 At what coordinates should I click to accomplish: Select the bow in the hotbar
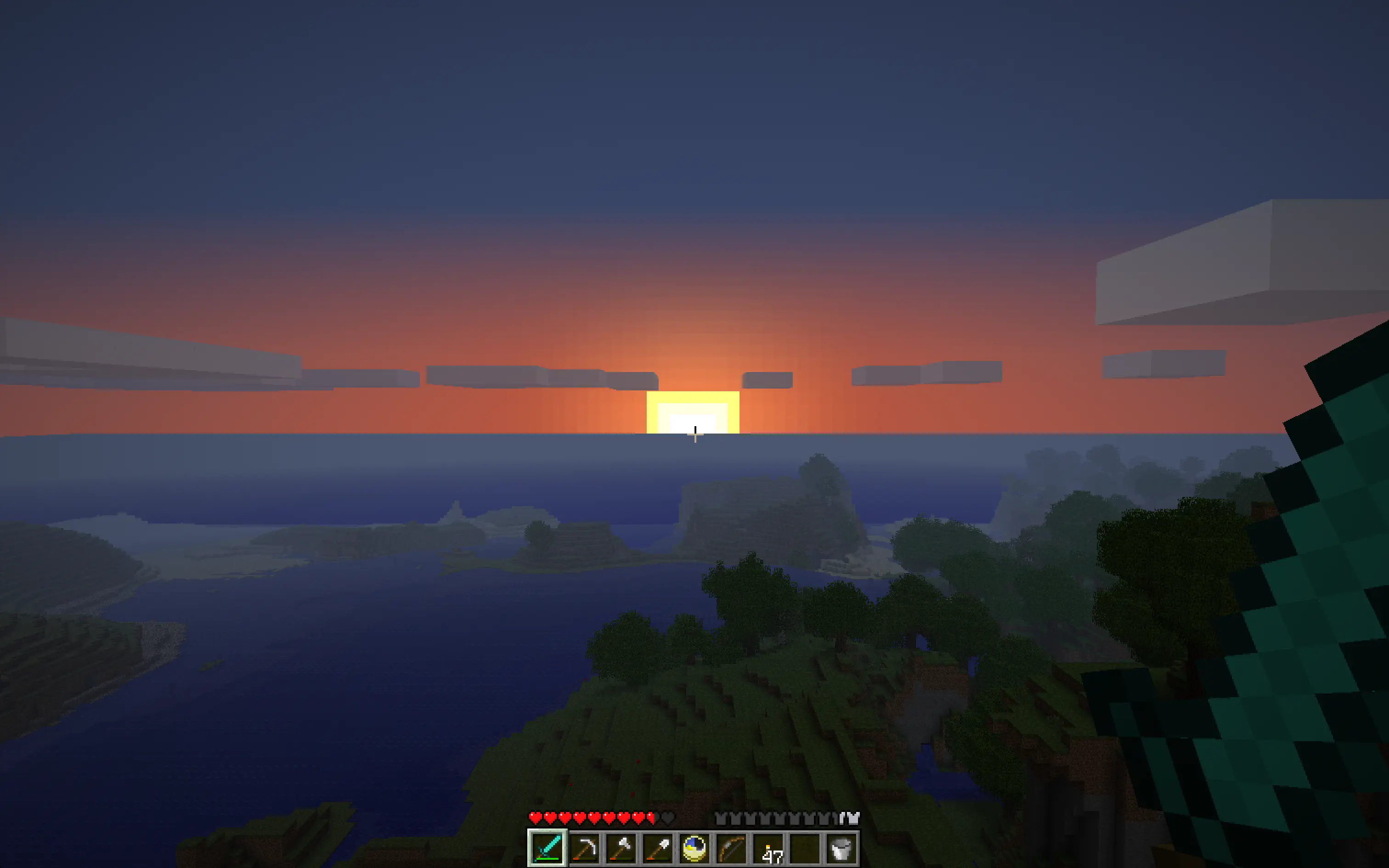click(731, 850)
